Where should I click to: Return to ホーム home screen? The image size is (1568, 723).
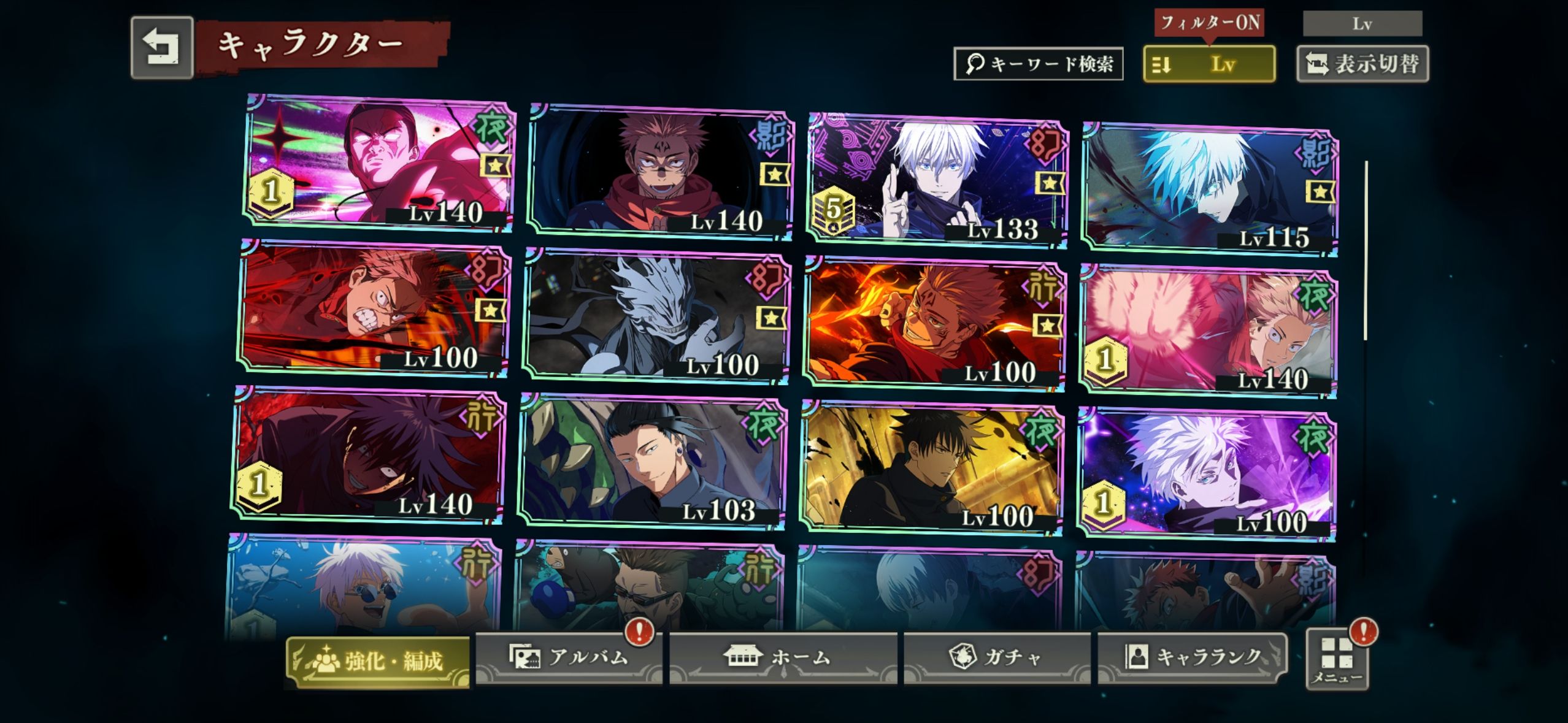783,657
